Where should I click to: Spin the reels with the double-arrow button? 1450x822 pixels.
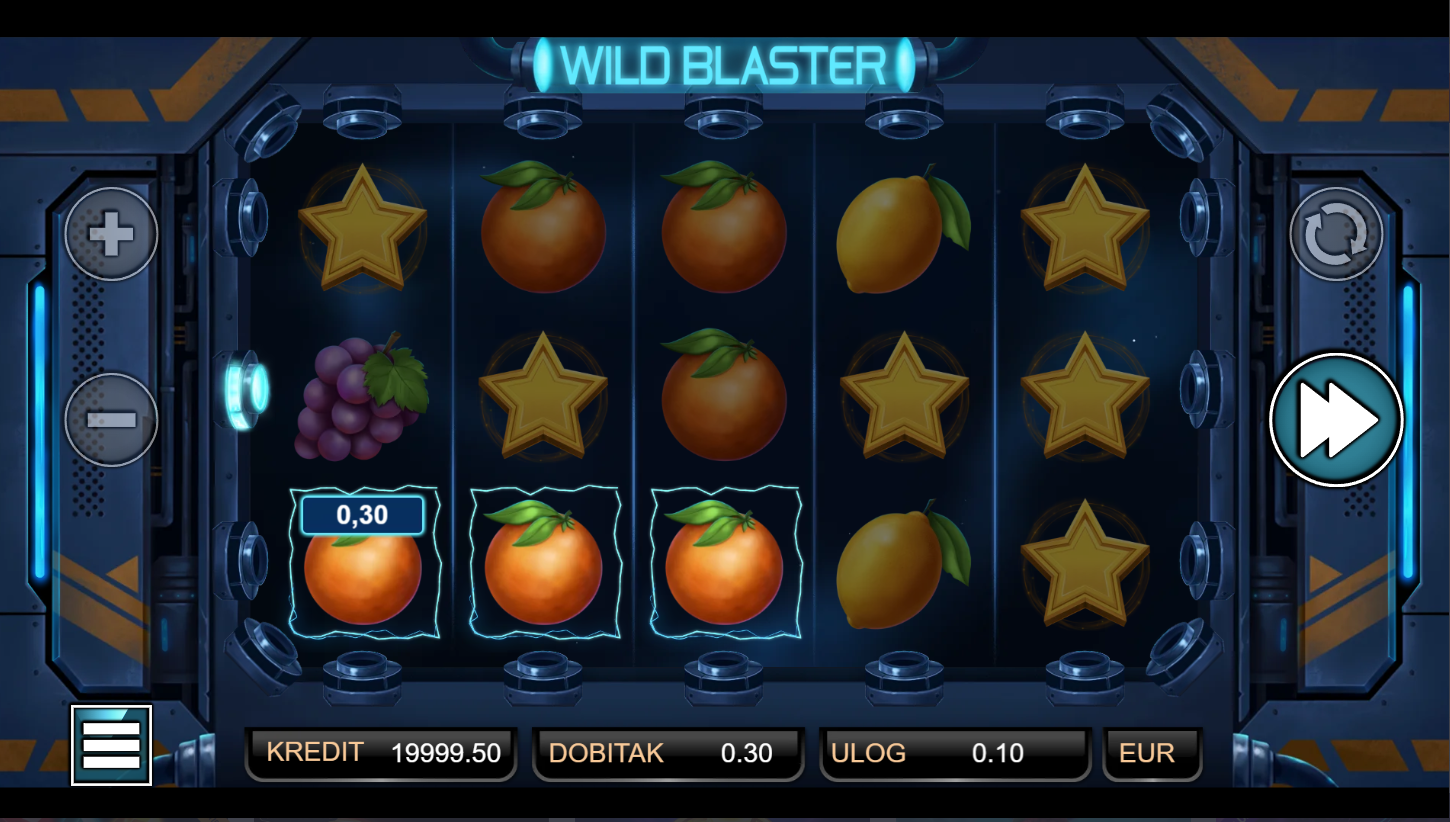[x=1336, y=420]
